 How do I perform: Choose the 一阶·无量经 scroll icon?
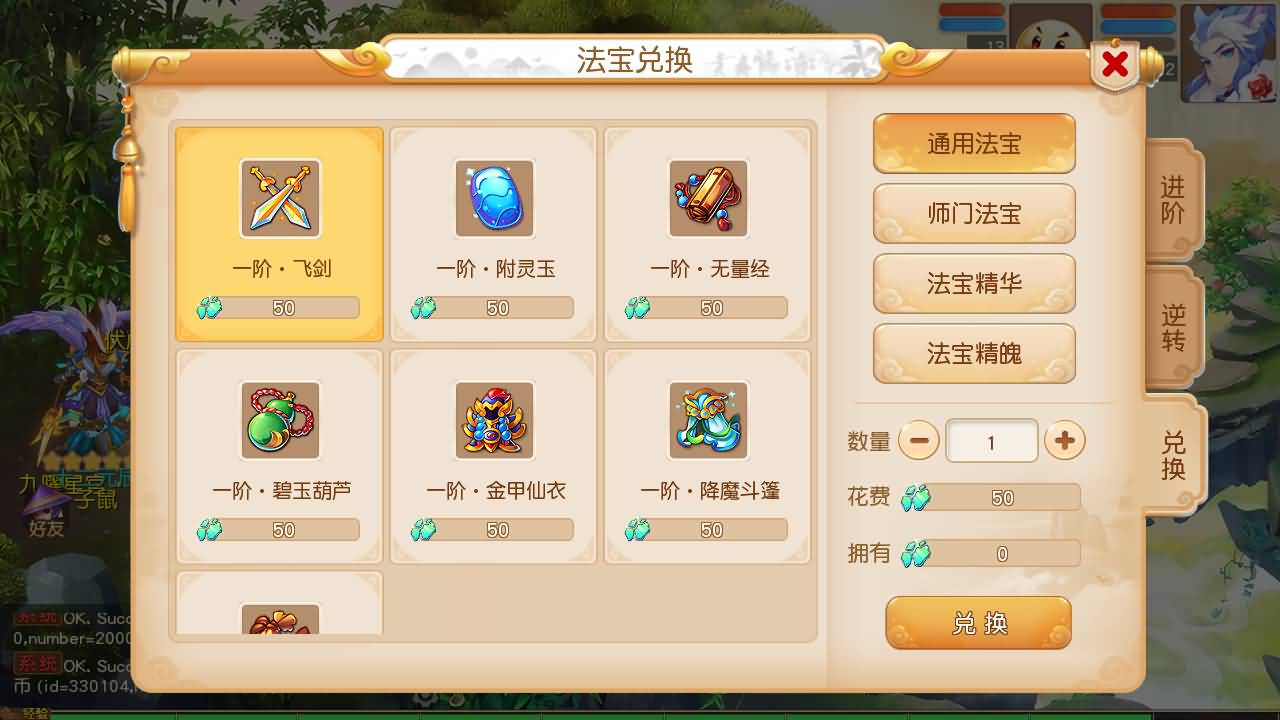point(707,198)
